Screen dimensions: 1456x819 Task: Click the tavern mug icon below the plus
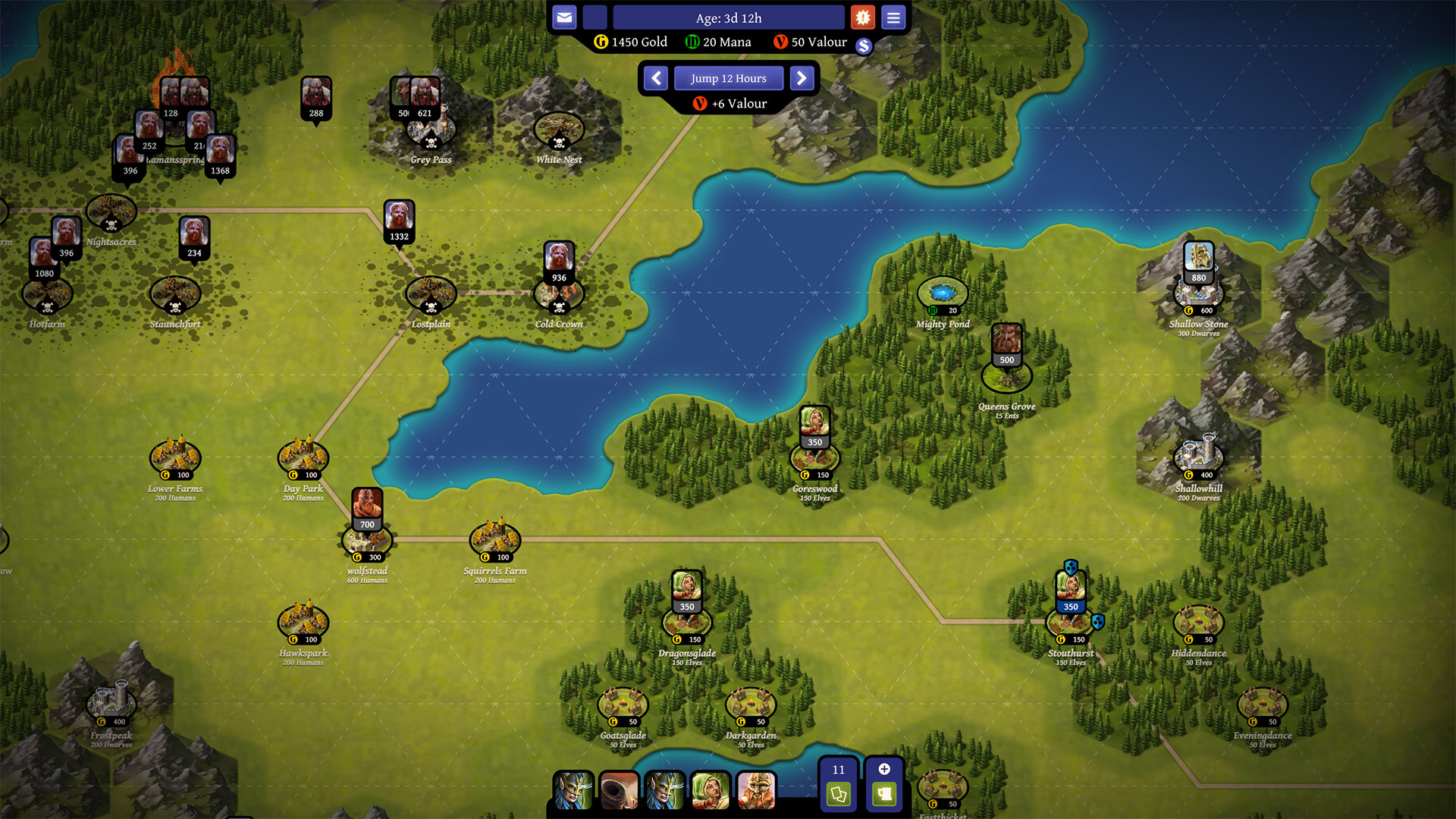coord(883,795)
